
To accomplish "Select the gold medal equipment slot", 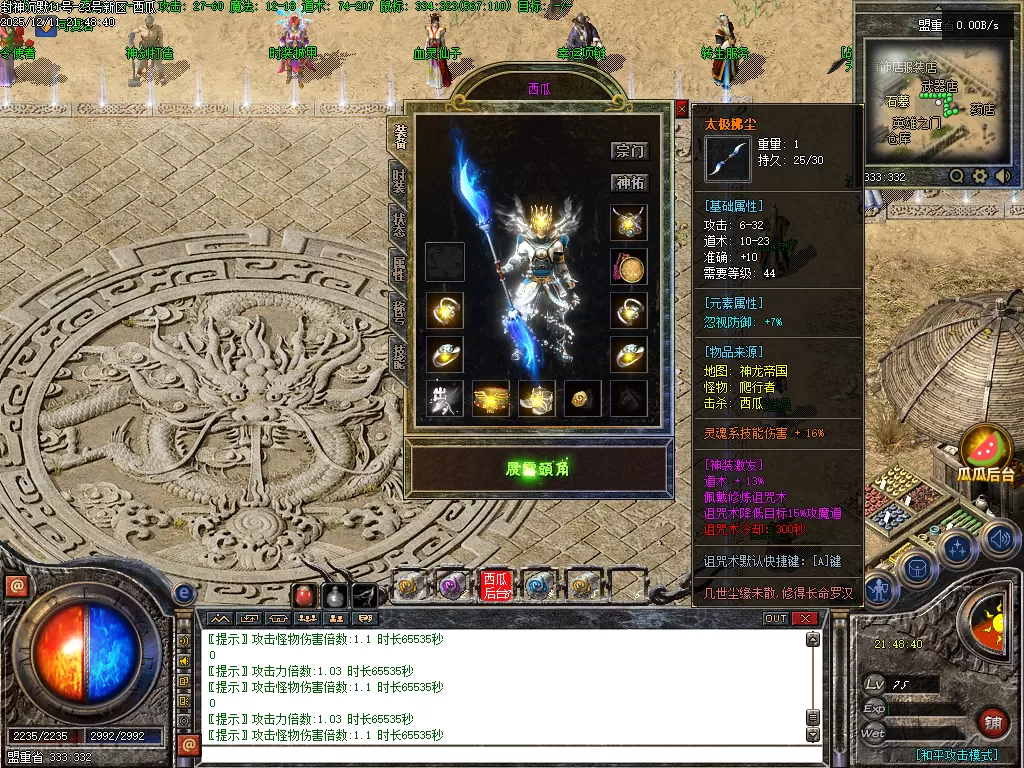I will coord(629,267).
